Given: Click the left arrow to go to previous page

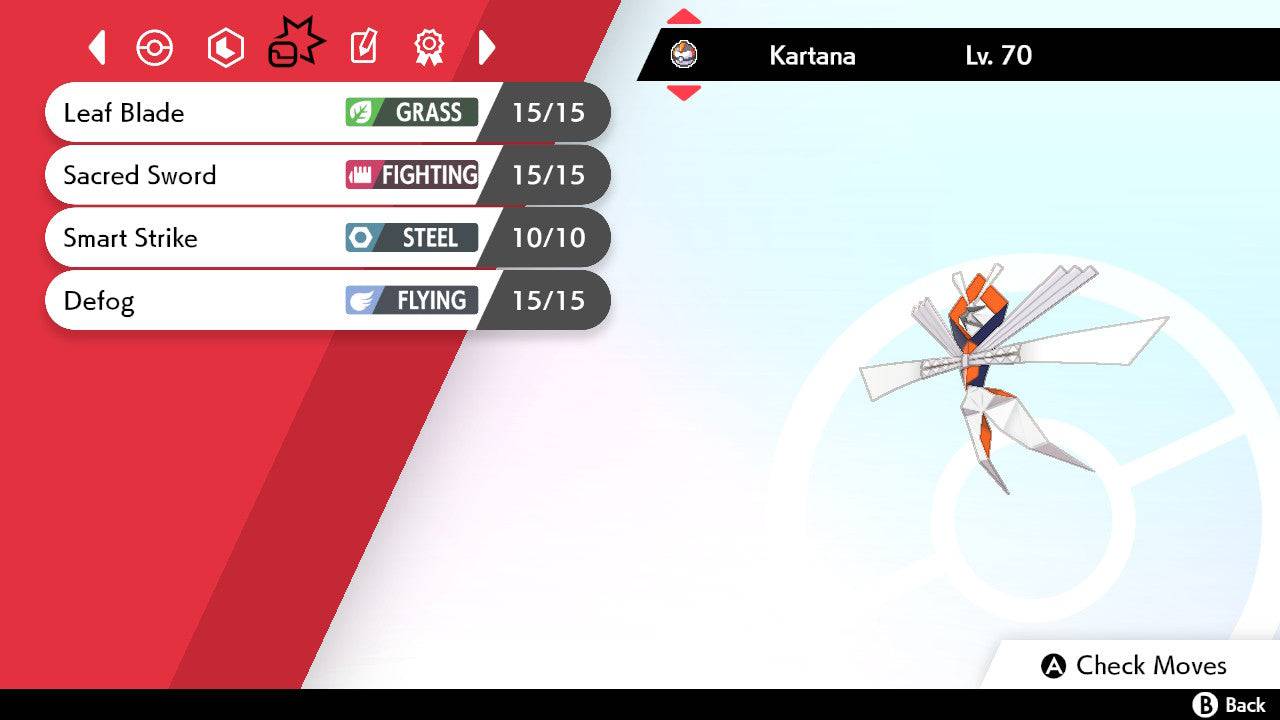Looking at the screenshot, I should (96, 46).
